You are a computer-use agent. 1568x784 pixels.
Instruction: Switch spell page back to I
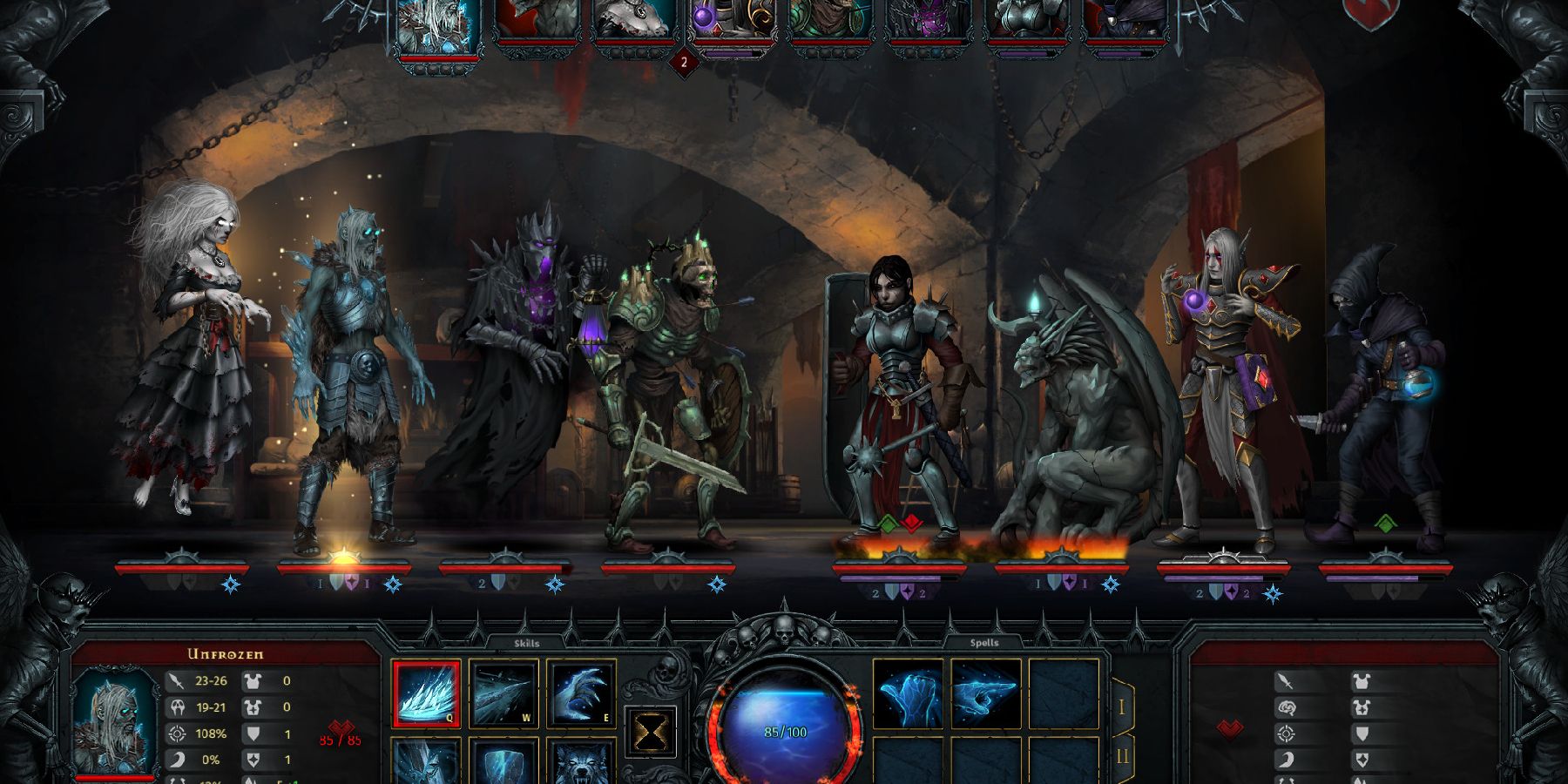coord(1122,708)
